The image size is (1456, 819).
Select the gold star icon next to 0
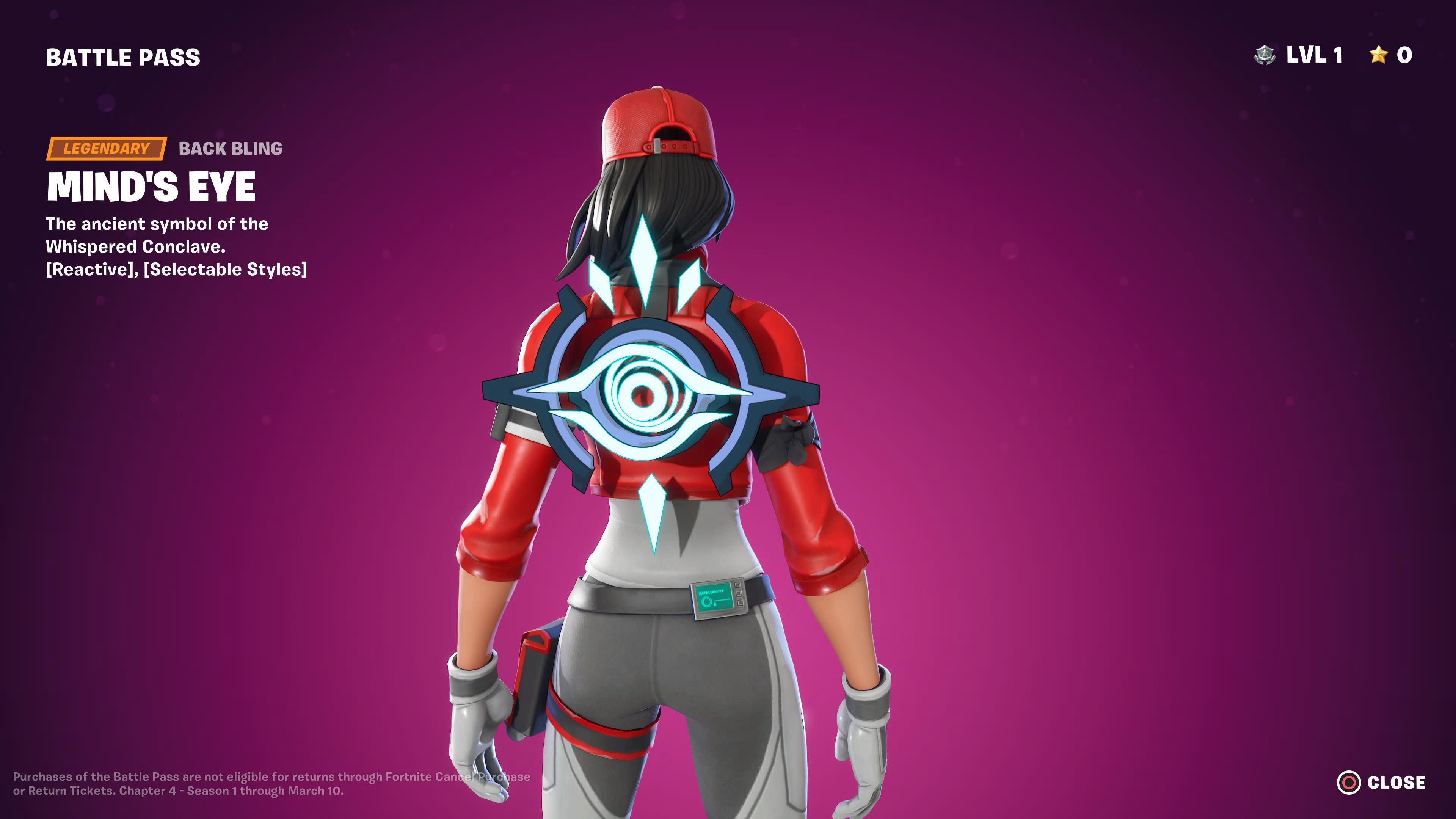coord(1379,55)
